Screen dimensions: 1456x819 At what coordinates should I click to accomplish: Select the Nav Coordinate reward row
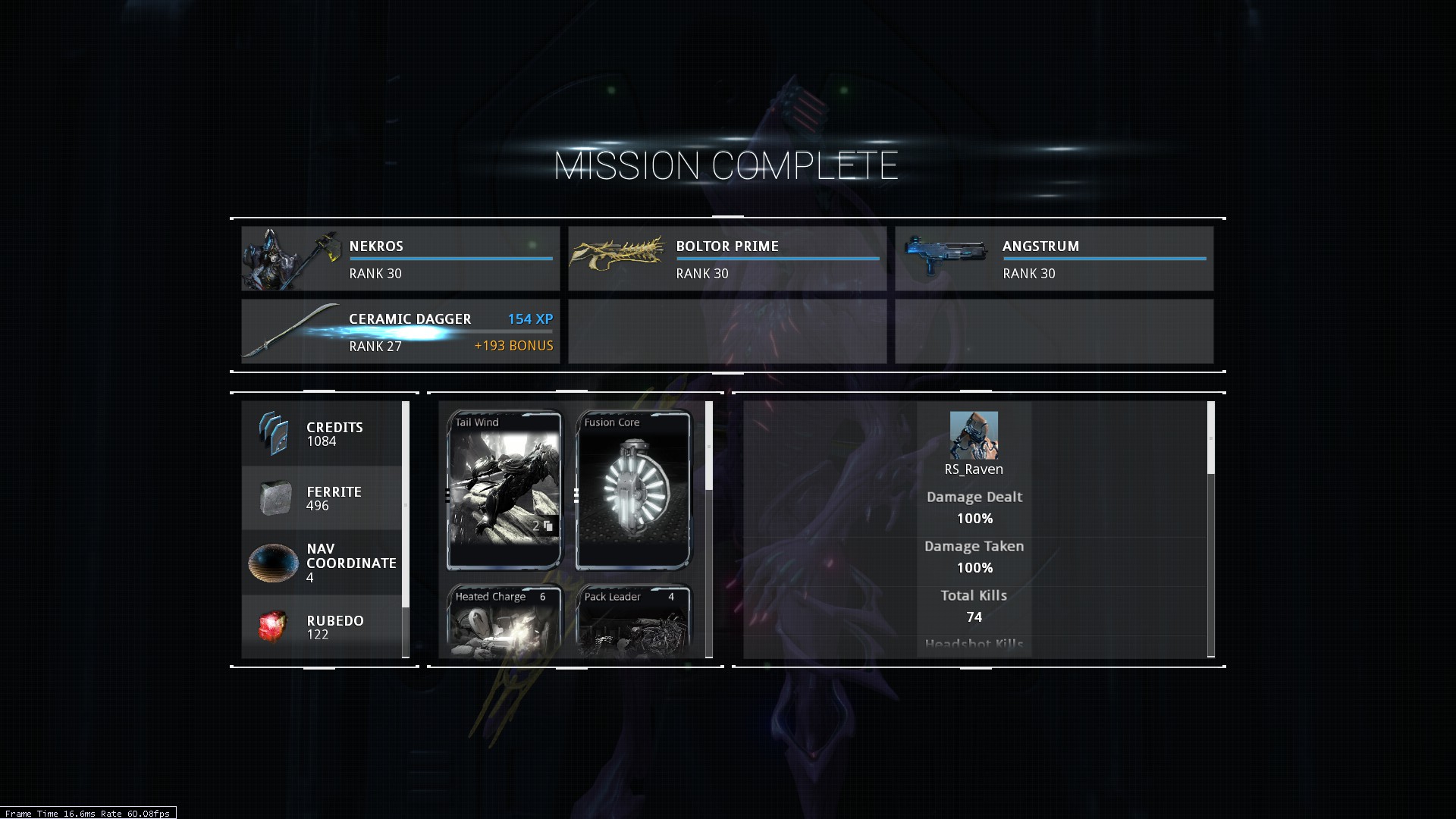pos(322,563)
